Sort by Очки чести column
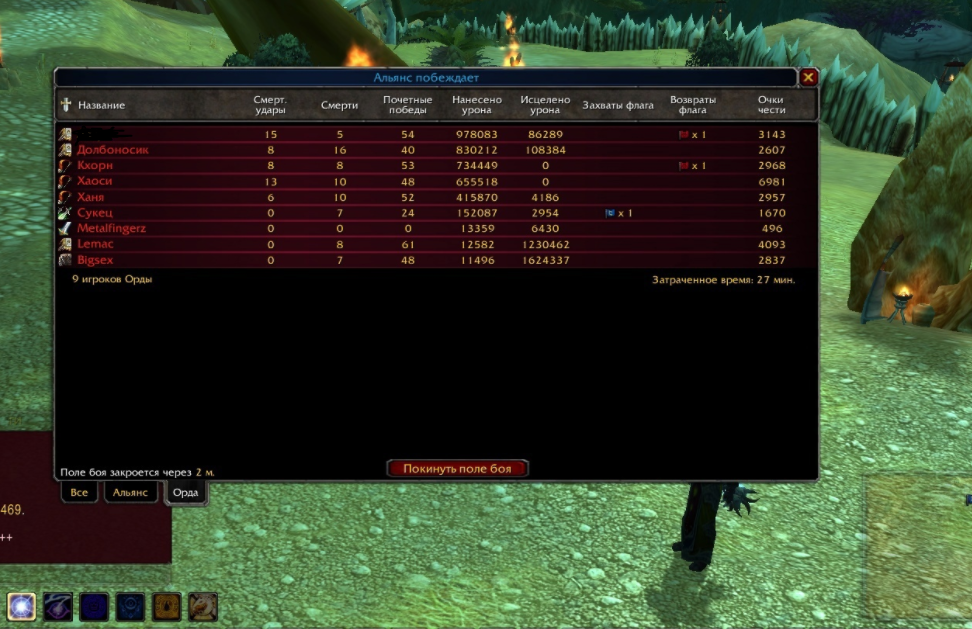The height and width of the screenshot is (629, 972). (771, 105)
